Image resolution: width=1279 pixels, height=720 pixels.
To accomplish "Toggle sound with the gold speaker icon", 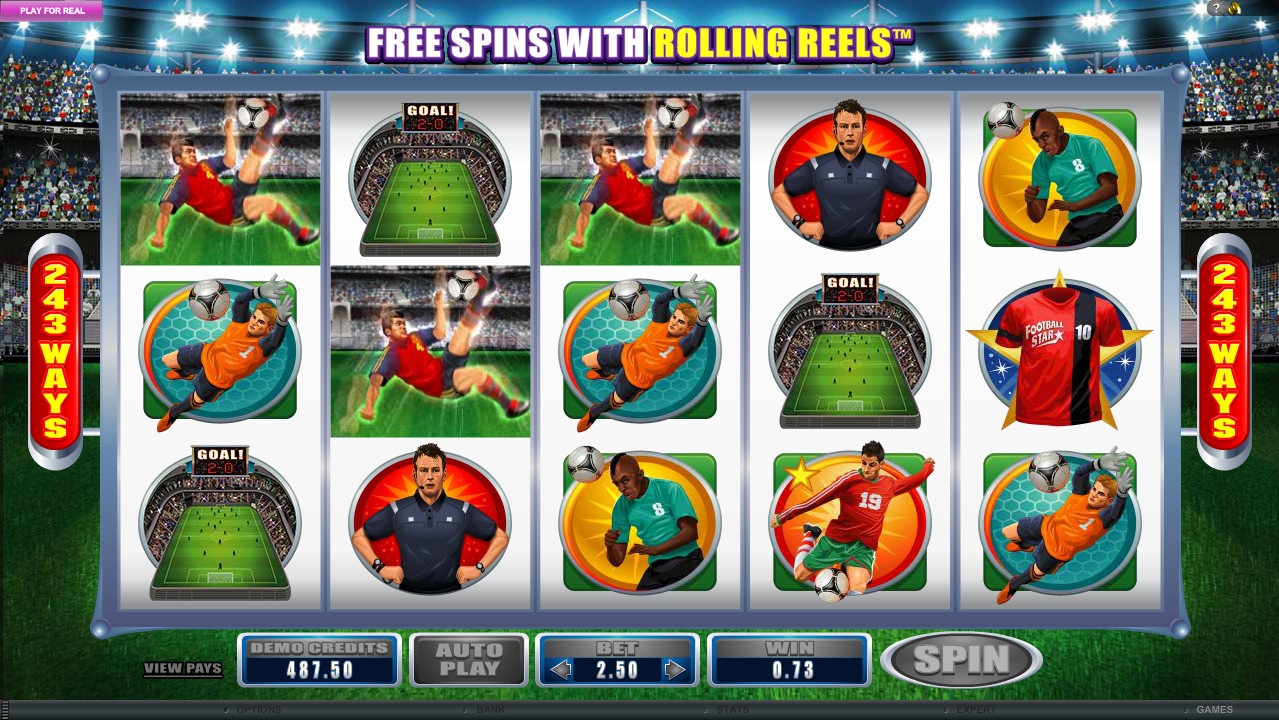I will pos(1235,8).
